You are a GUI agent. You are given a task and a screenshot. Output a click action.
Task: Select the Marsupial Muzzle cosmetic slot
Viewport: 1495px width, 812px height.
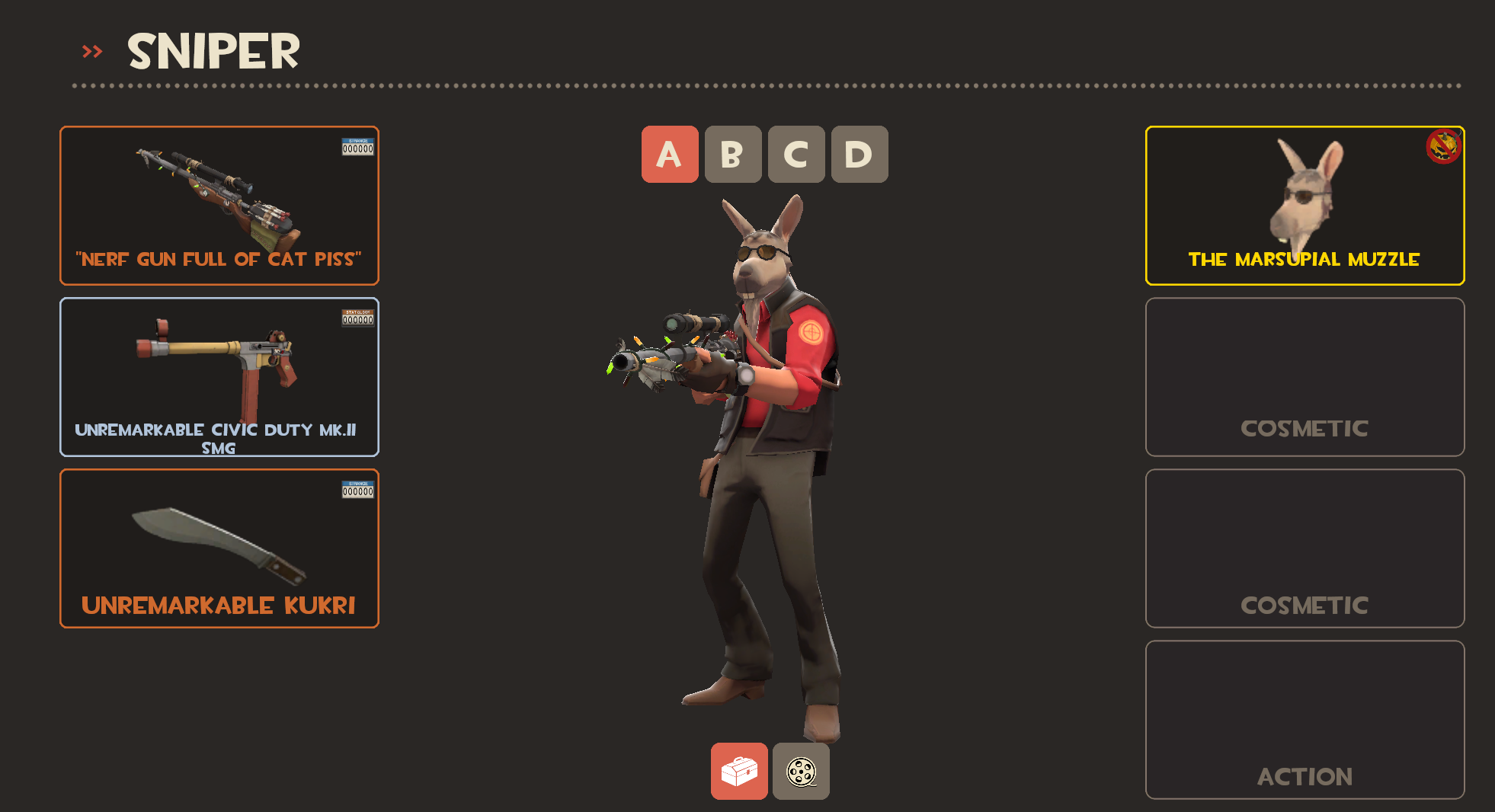tap(1305, 206)
